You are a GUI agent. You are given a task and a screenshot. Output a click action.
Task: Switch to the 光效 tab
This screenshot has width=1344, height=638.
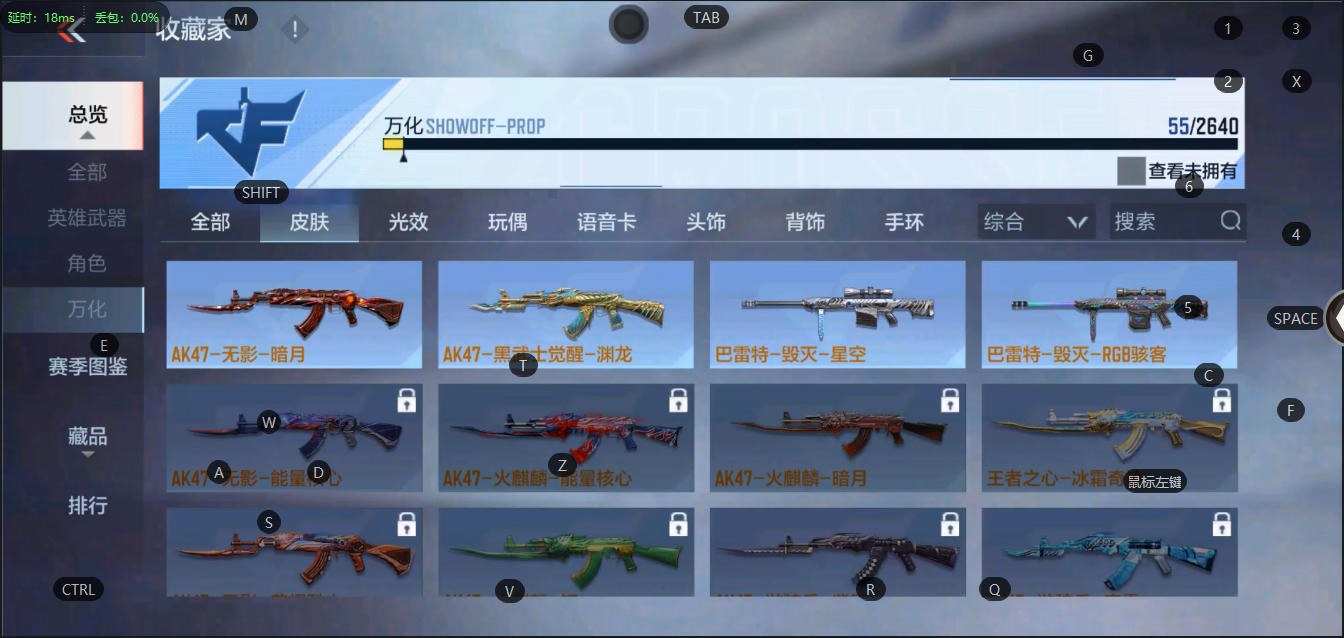click(408, 222)
